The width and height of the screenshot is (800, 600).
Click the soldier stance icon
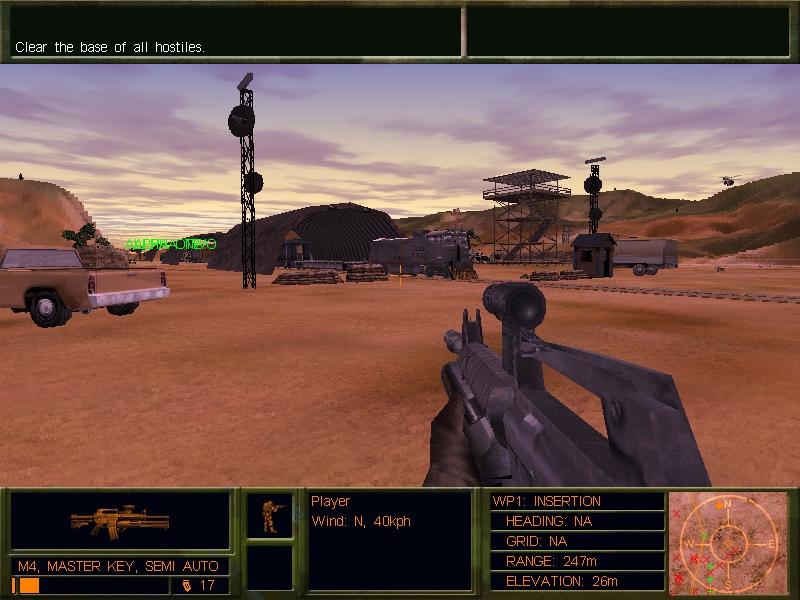(x=270, y=516)
